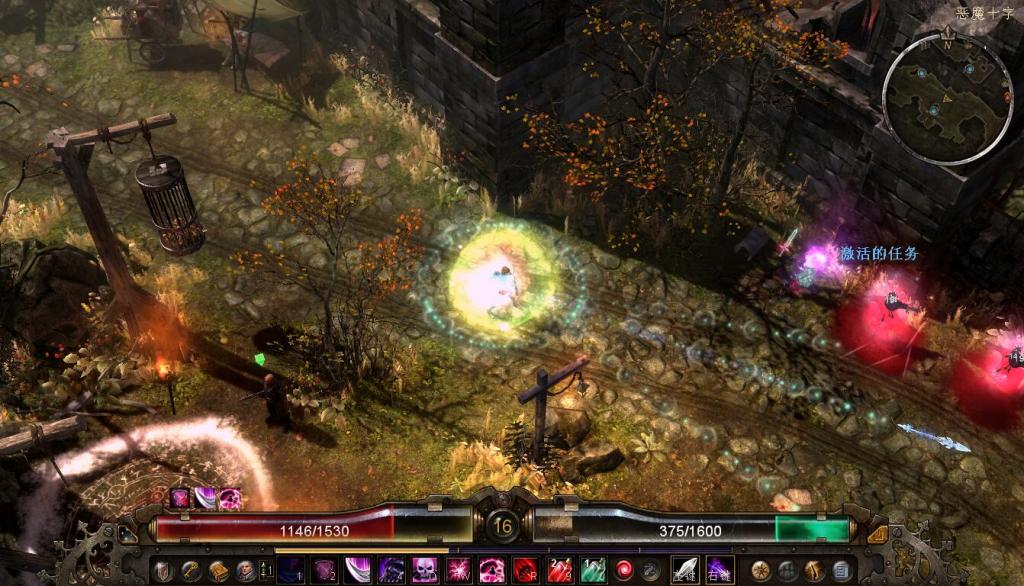The width and height of the screenshot is (1024, 586).
Task: Activate the red skill labeled R
Action: click(x=525, y=571)
